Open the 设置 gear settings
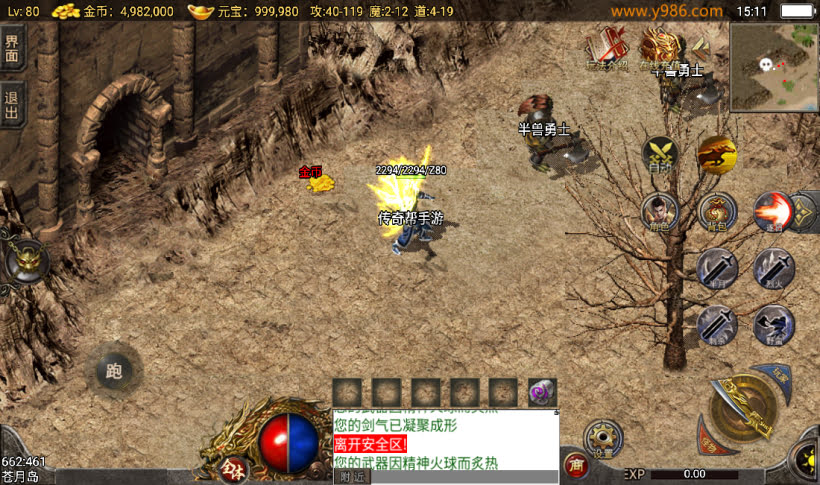 click(603, 438)
